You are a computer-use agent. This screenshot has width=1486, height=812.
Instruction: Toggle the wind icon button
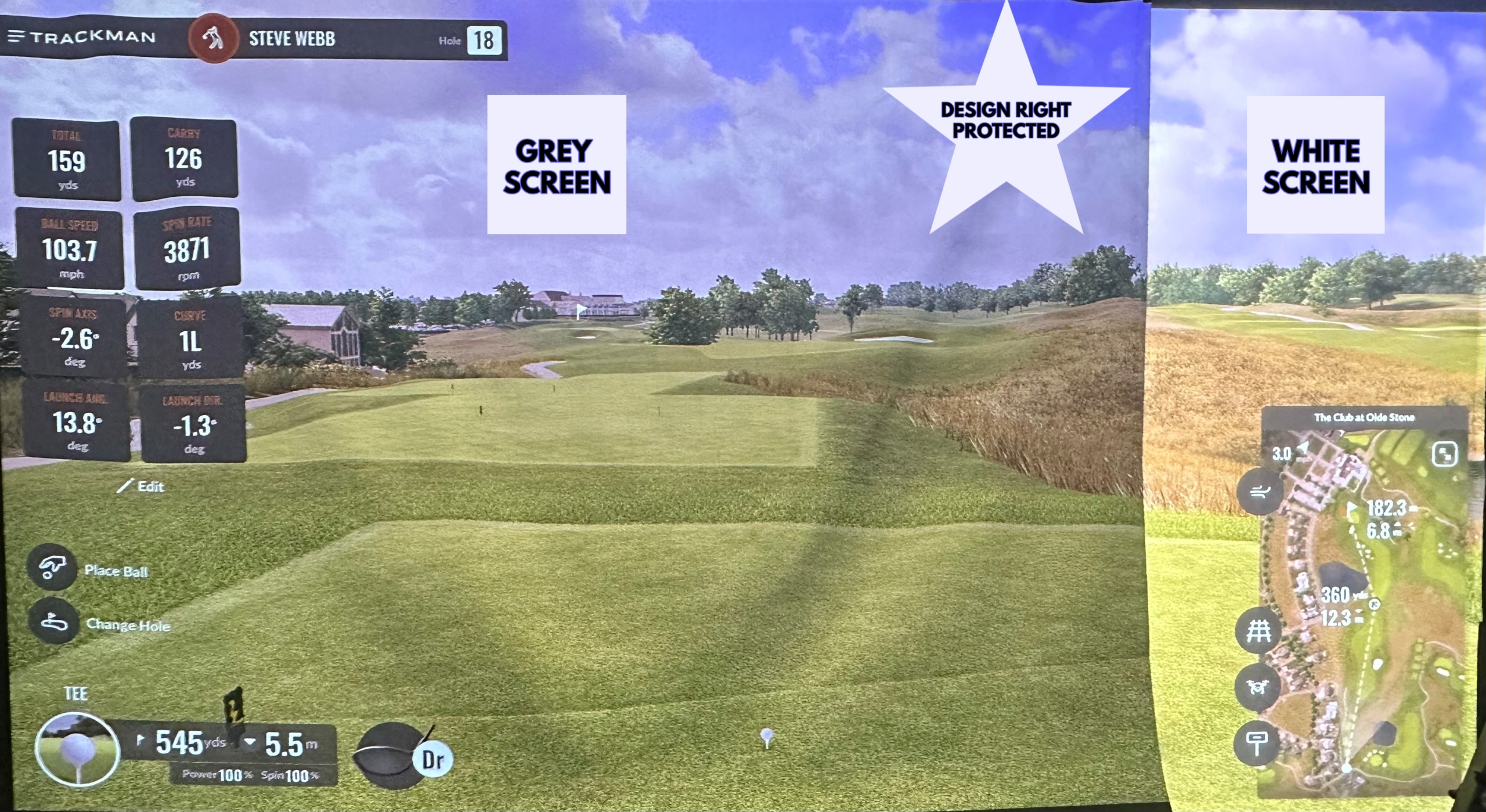pos(1259,493)
